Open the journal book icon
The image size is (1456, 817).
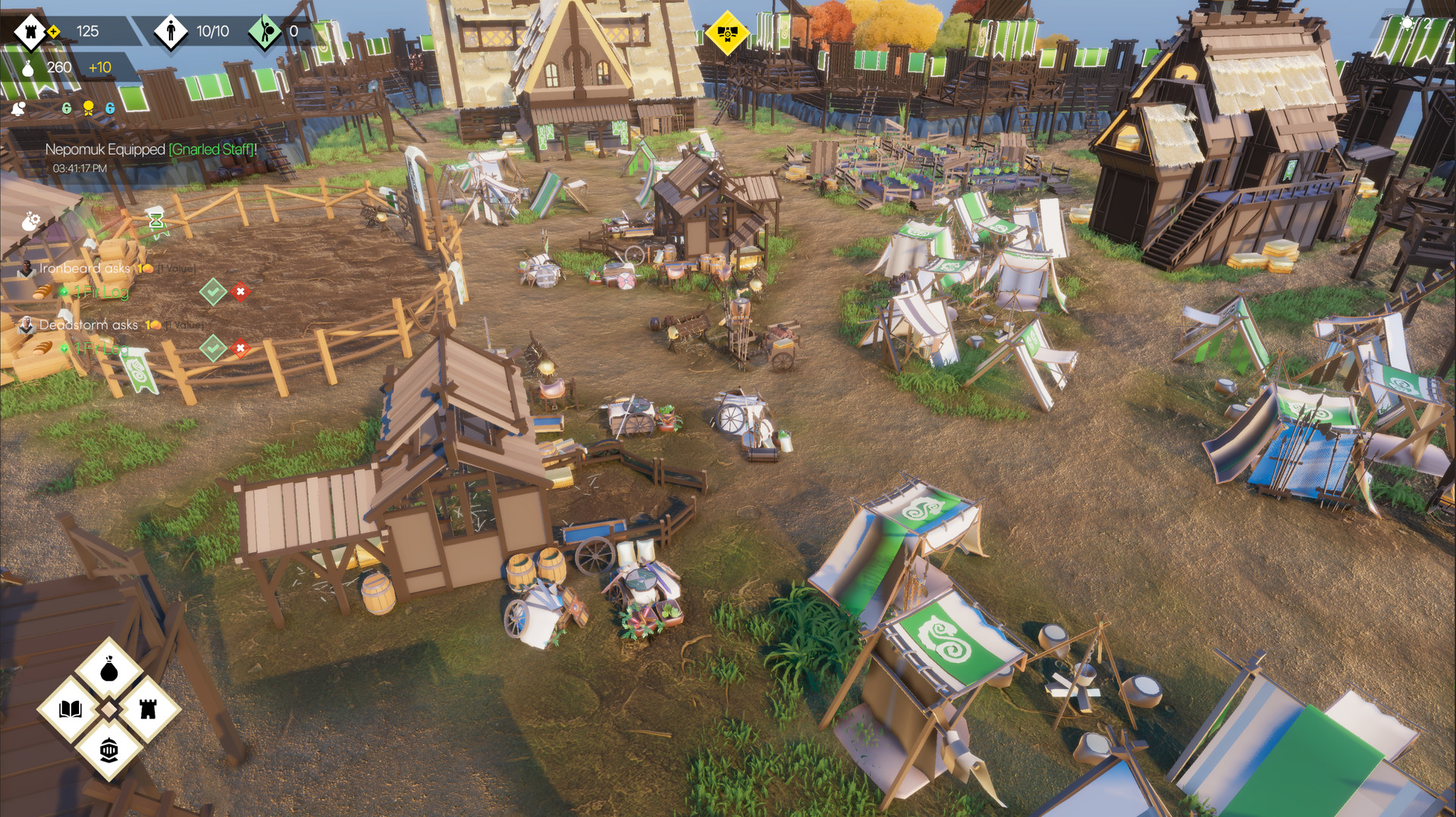click(71, 709)
